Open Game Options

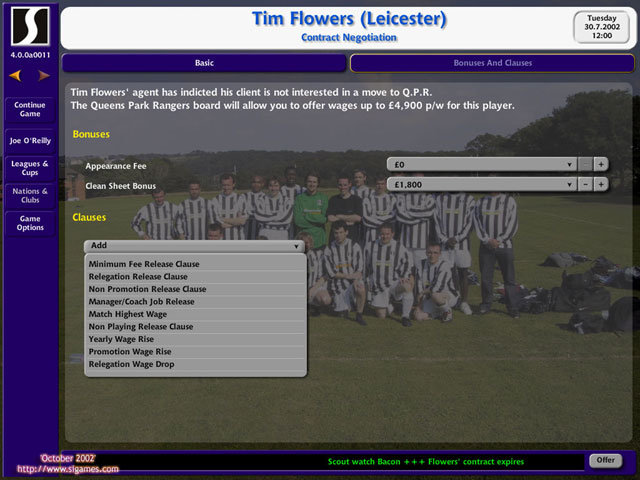(x=30, y=222)
